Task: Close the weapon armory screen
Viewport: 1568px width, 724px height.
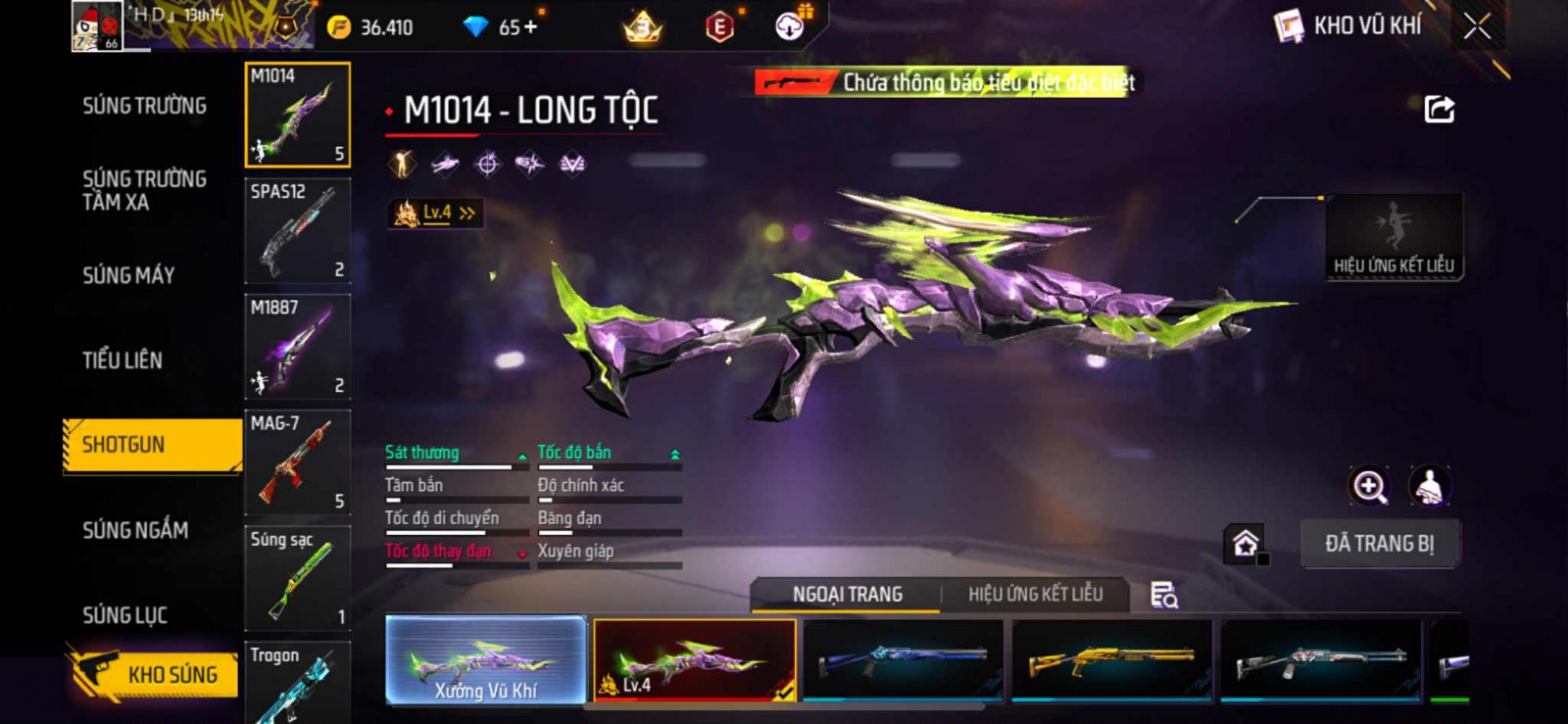Action: pos(1477,26)
